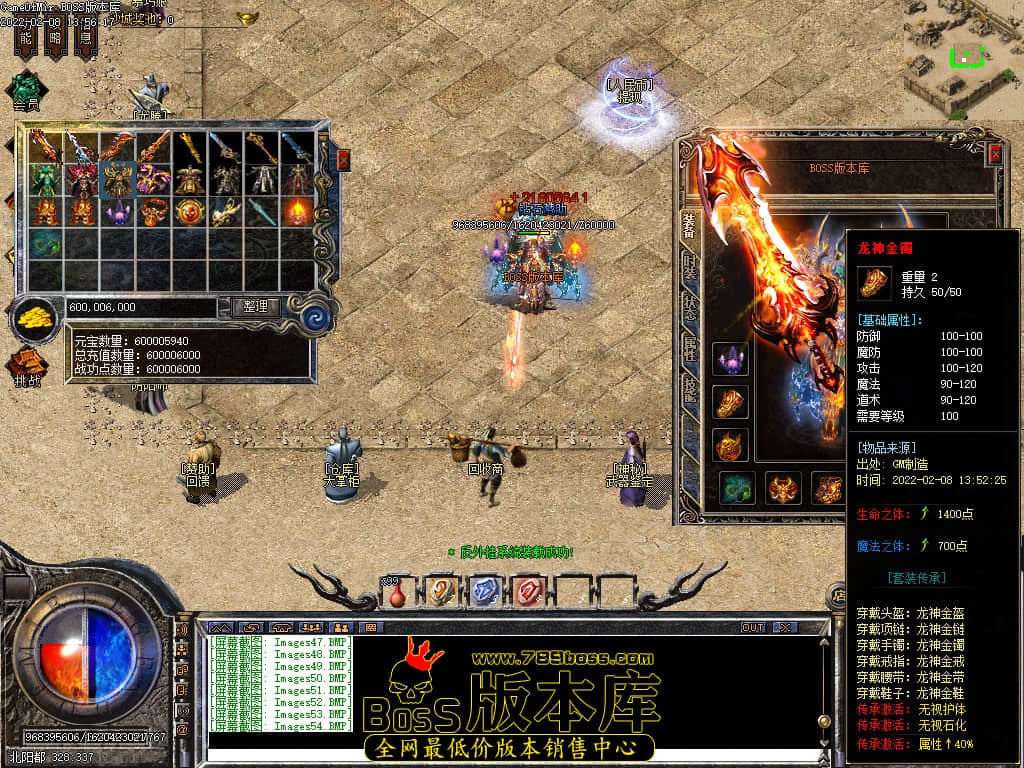Viewport: 1024px width, 768px height.
Task: Open the 会员 member icon
Action: (x=26, y=89)
